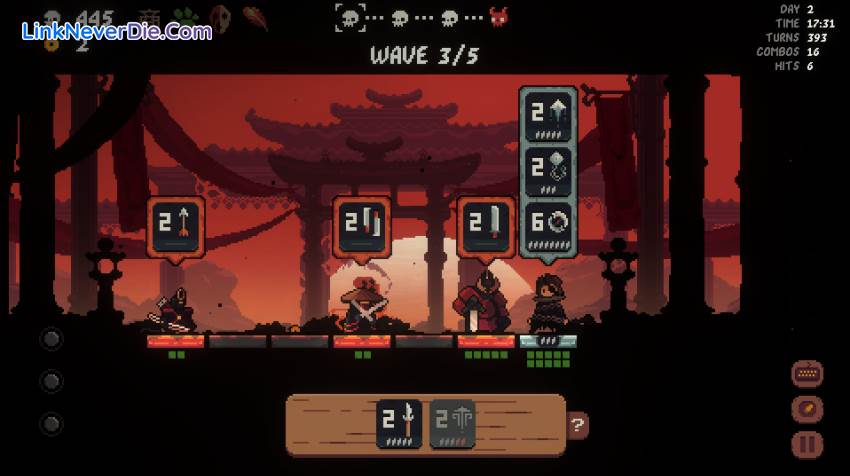Inspect the archer enemy's arrow intent tile
The height and width of the screenshot is (476, 850).
click(176, 226)
